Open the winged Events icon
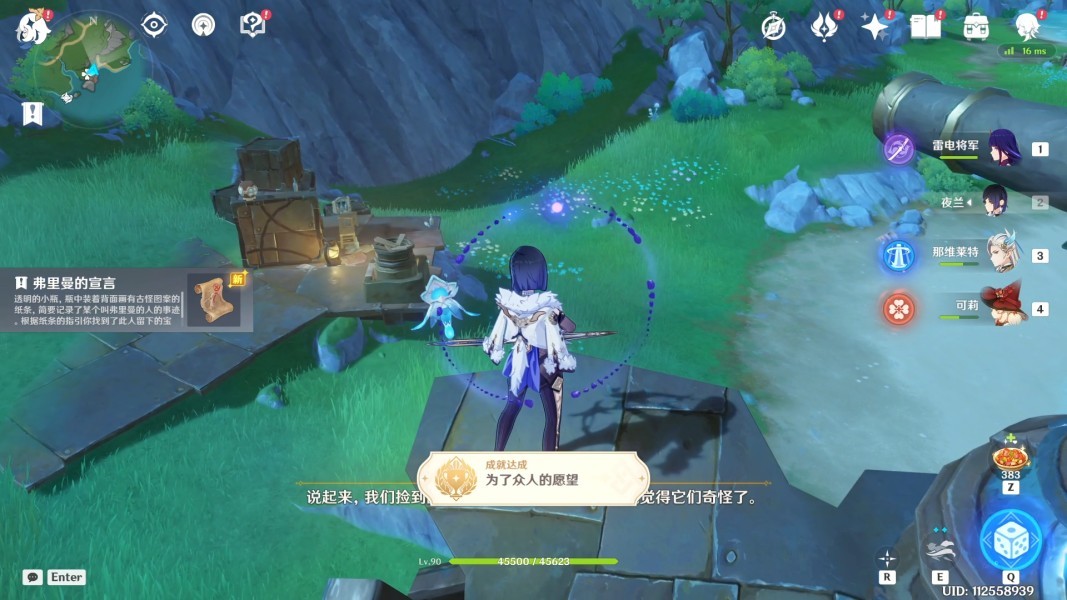The height and width of the screenshot is (600, 1067). pos(824,27)
